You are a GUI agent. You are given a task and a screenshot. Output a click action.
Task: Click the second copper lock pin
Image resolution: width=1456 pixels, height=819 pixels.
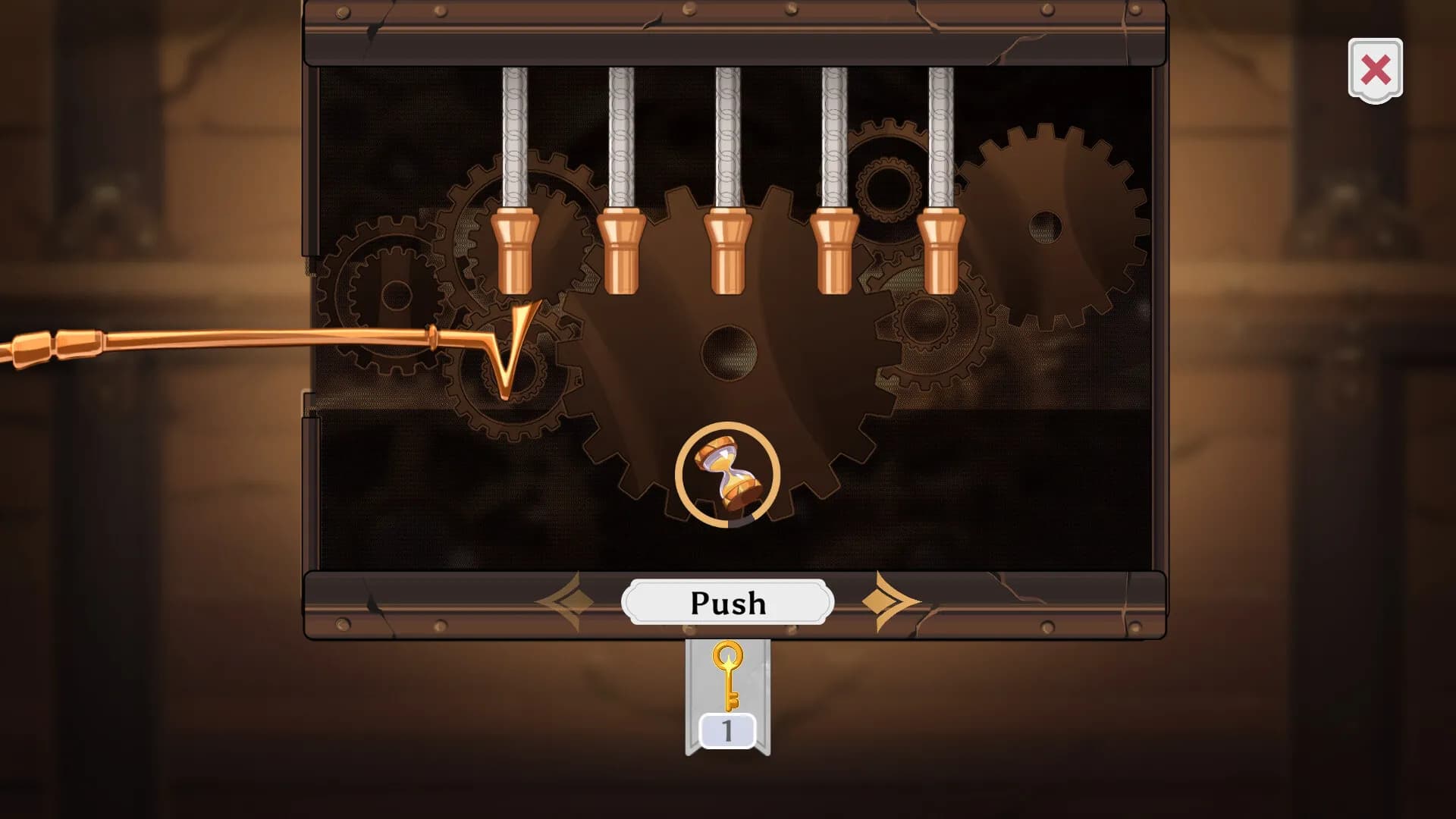tap(620, 250)
